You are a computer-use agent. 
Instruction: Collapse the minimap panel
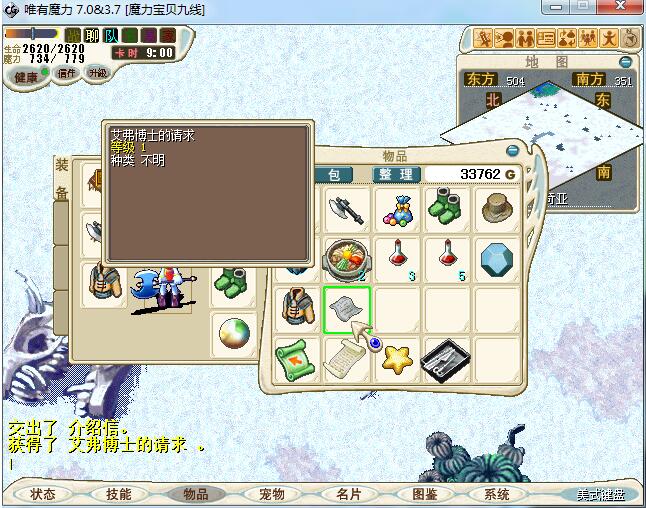(627, 62)
